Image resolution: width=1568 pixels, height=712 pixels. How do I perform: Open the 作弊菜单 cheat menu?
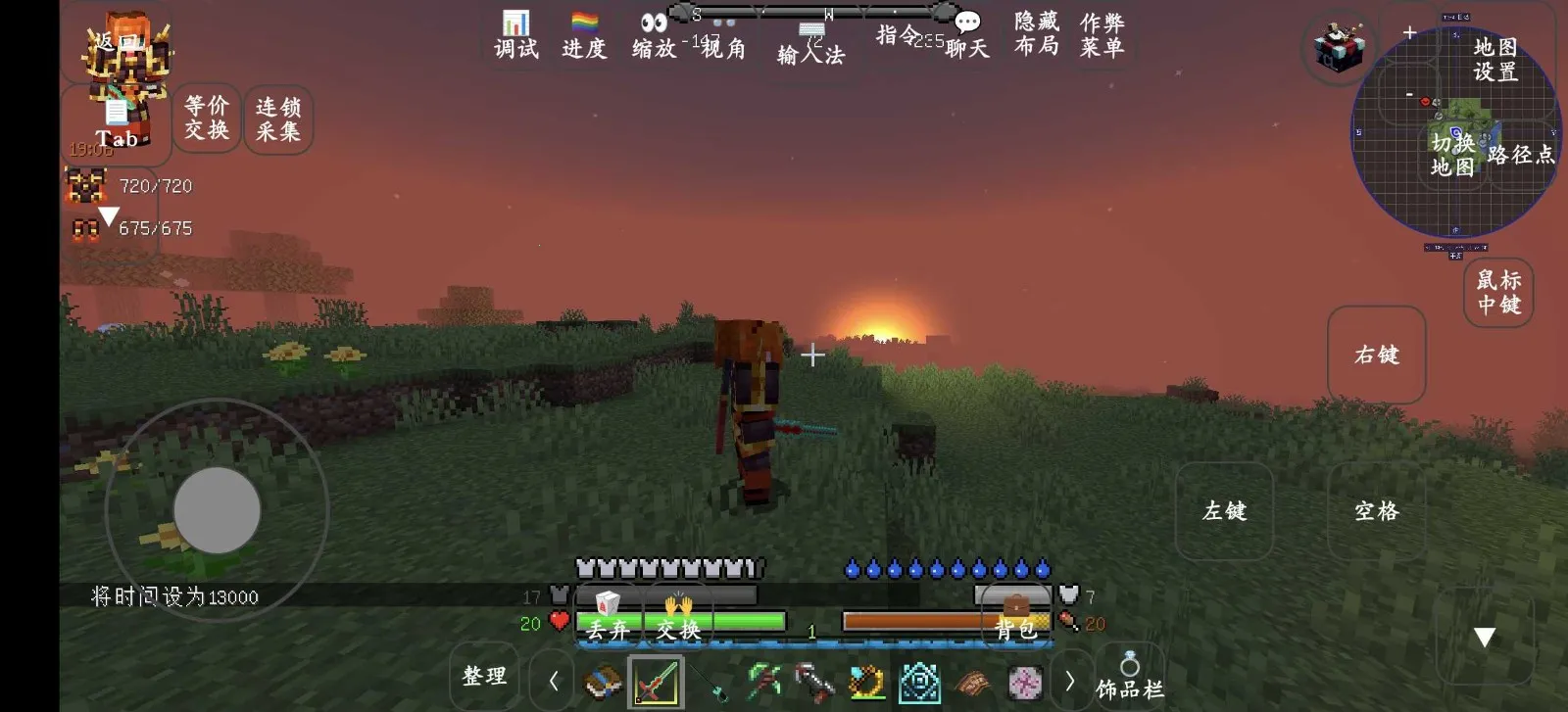point(1102,31)
